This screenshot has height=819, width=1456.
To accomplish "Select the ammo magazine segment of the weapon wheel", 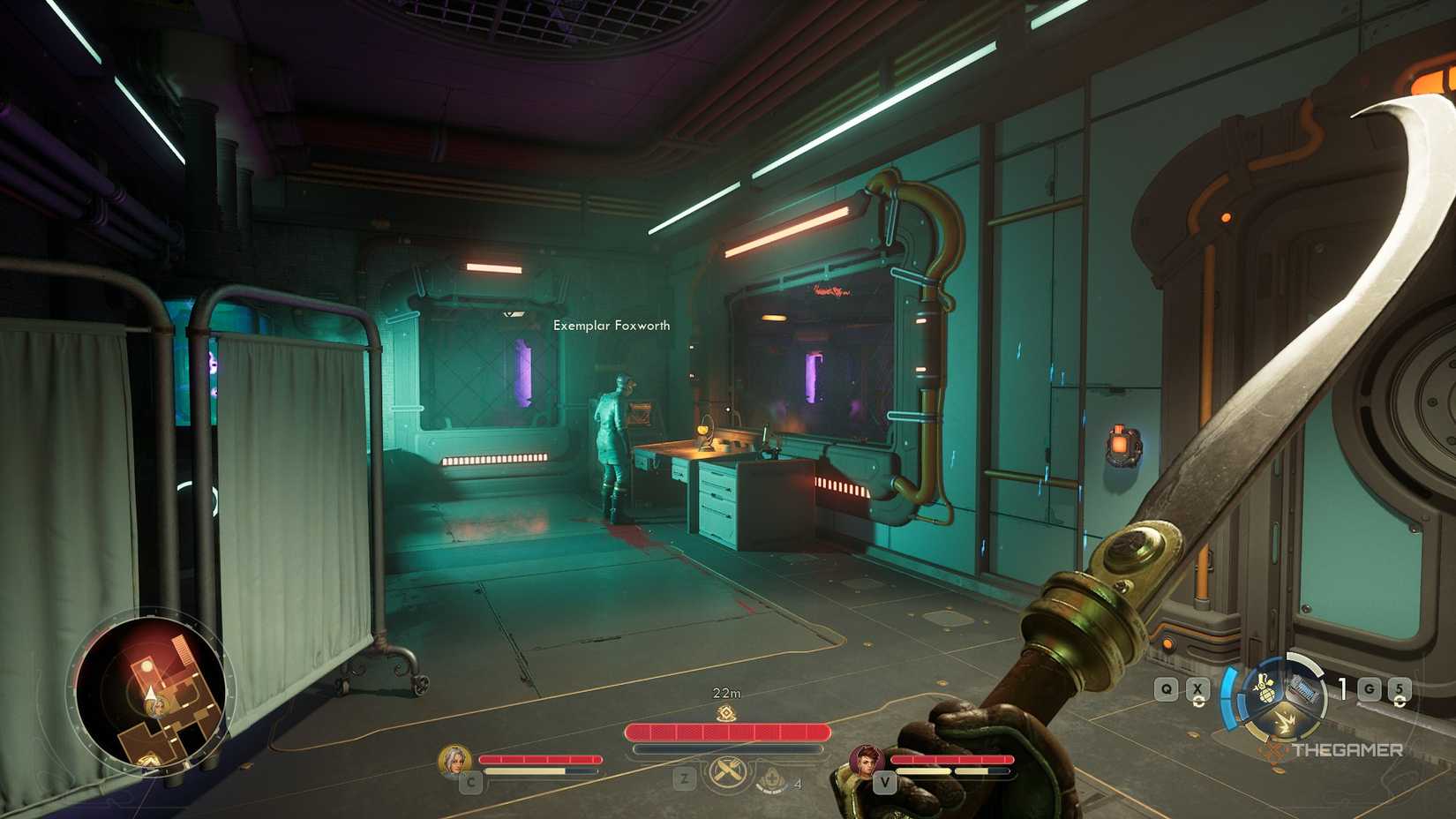I will click(1303, 689).
